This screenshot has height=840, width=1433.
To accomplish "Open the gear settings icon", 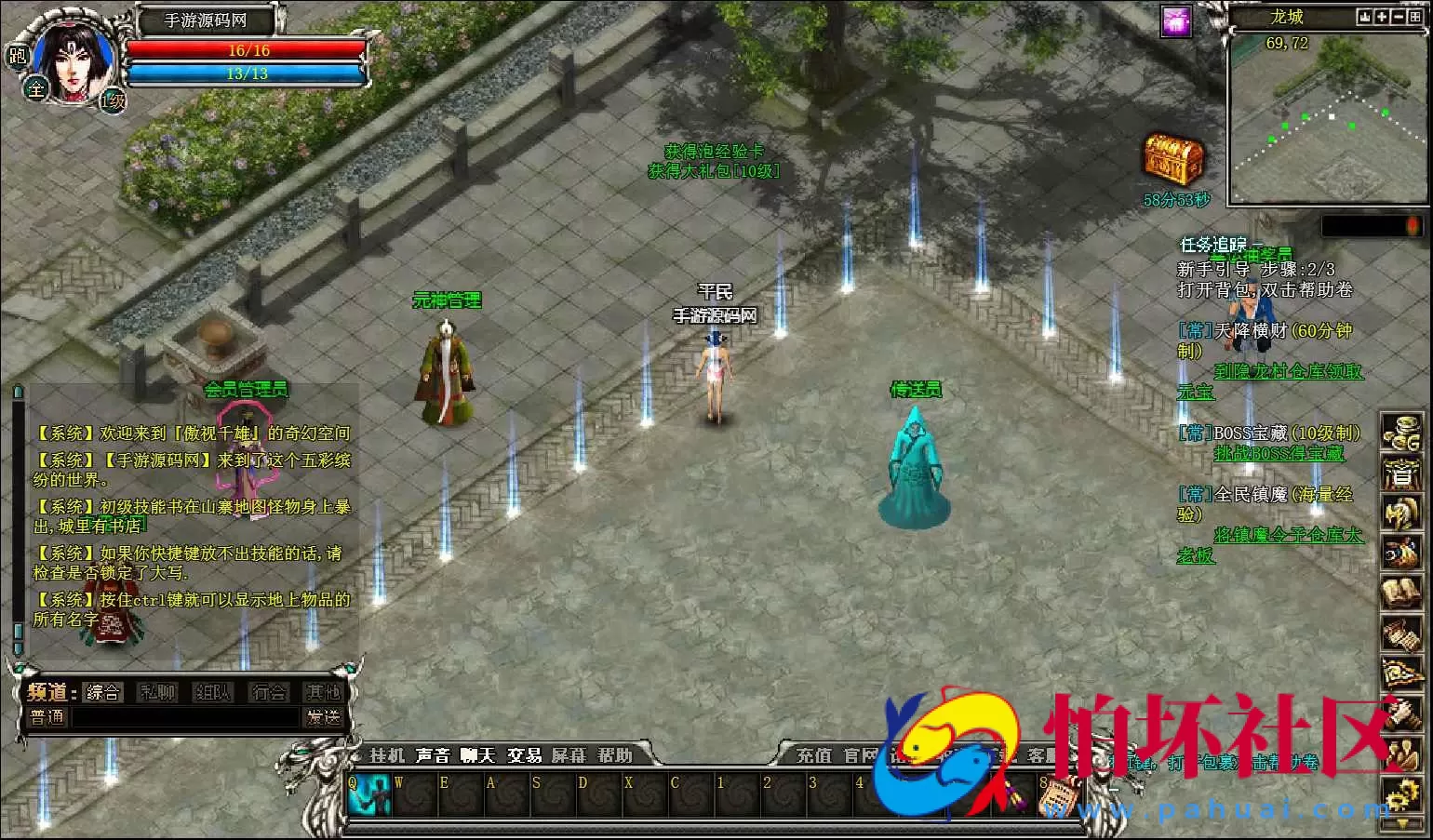I will point(1400,795).
